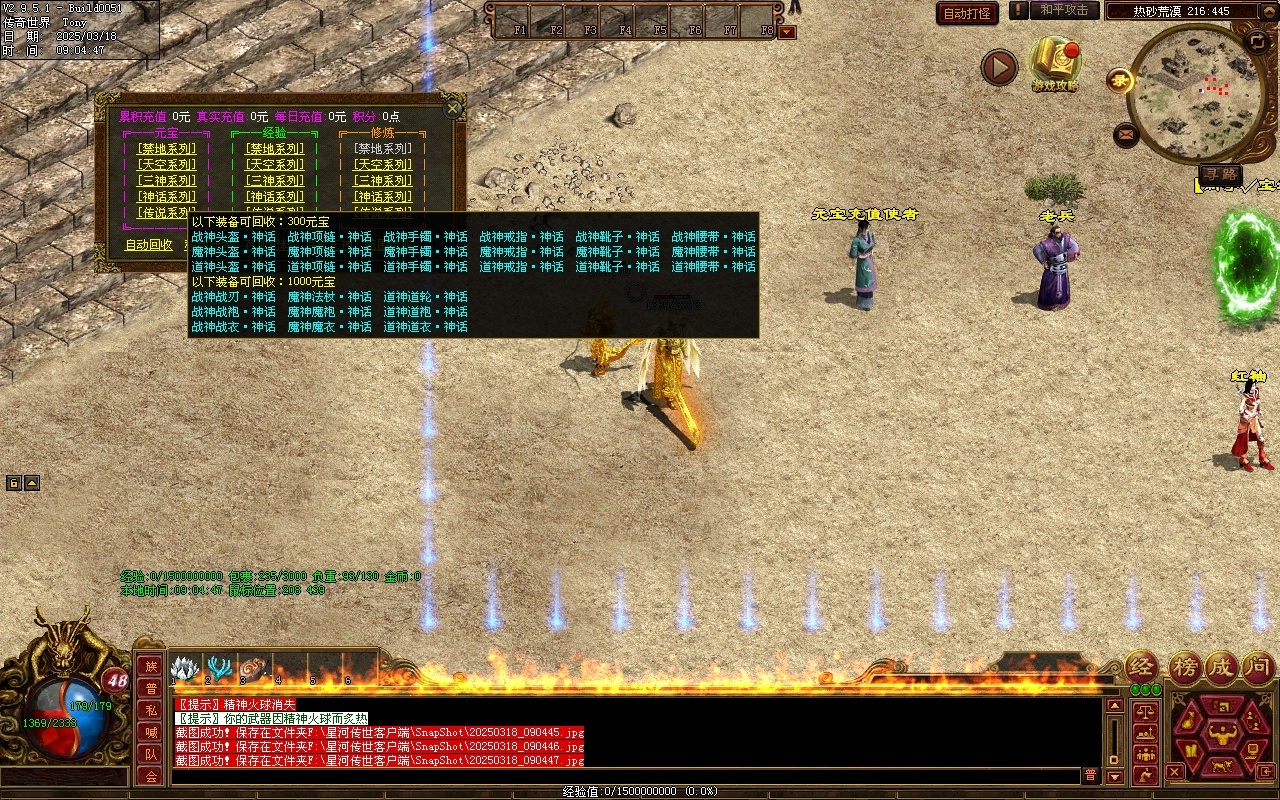
Task: Click the round play arrow button
Action: pos(999,67)
